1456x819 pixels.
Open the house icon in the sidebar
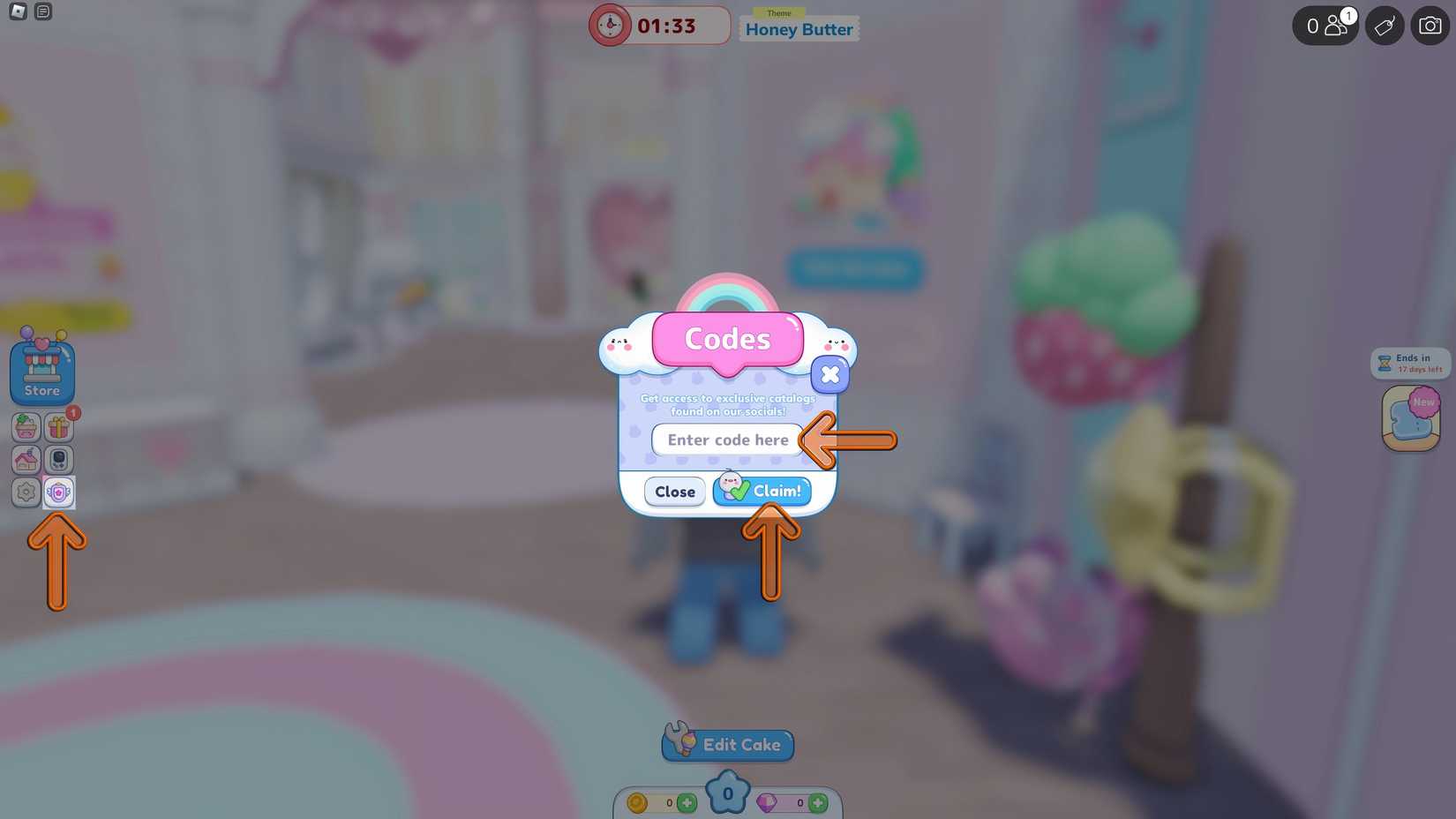click(x=26, y=460)
